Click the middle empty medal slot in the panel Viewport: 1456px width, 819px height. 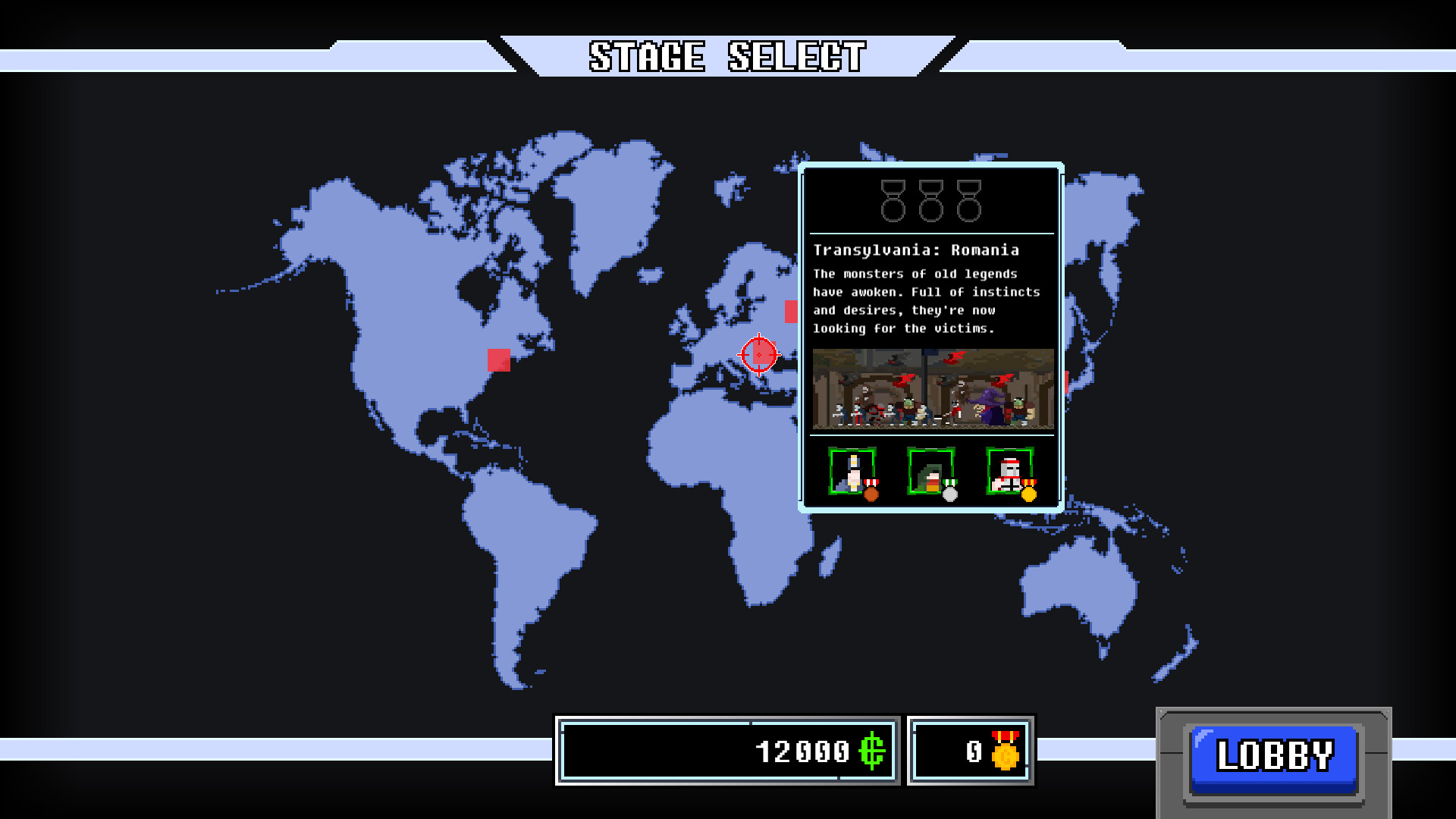pyautogui.click(x=930, y=199)
